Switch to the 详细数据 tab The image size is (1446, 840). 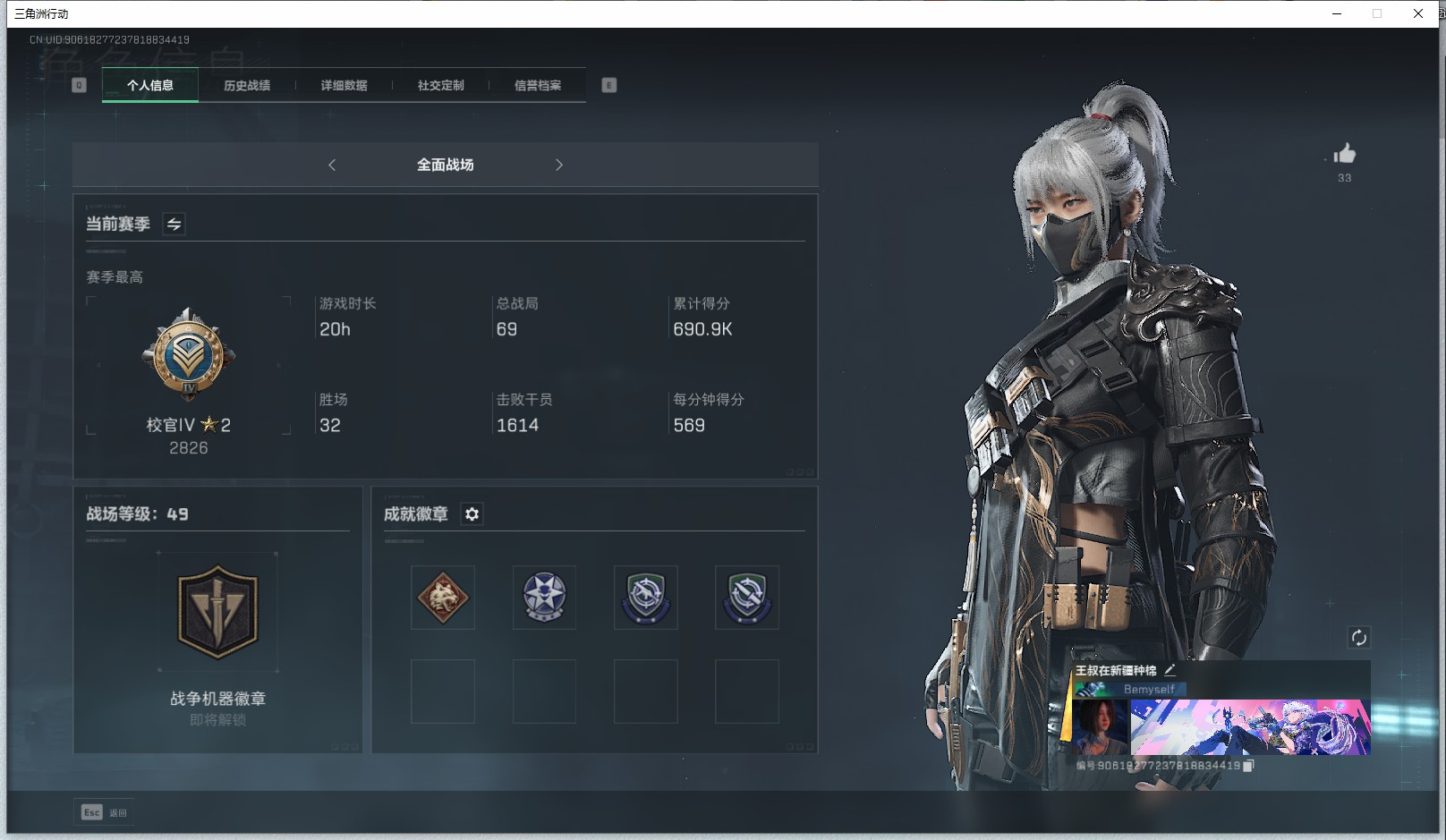coord(345,85)
